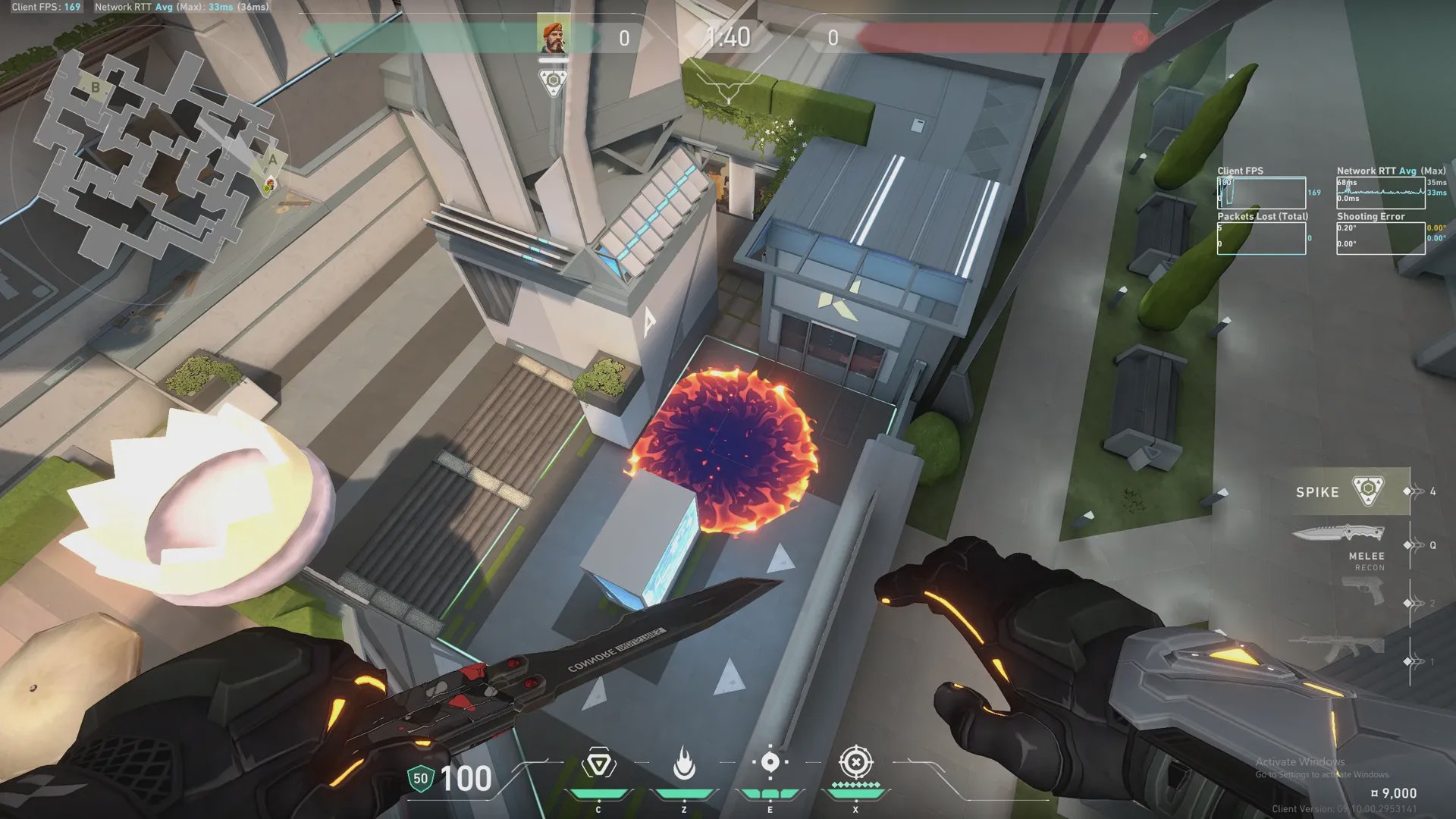
Task: Click the Shooting Error graph
Action: pyautogui.click(x=1380, y=238)
